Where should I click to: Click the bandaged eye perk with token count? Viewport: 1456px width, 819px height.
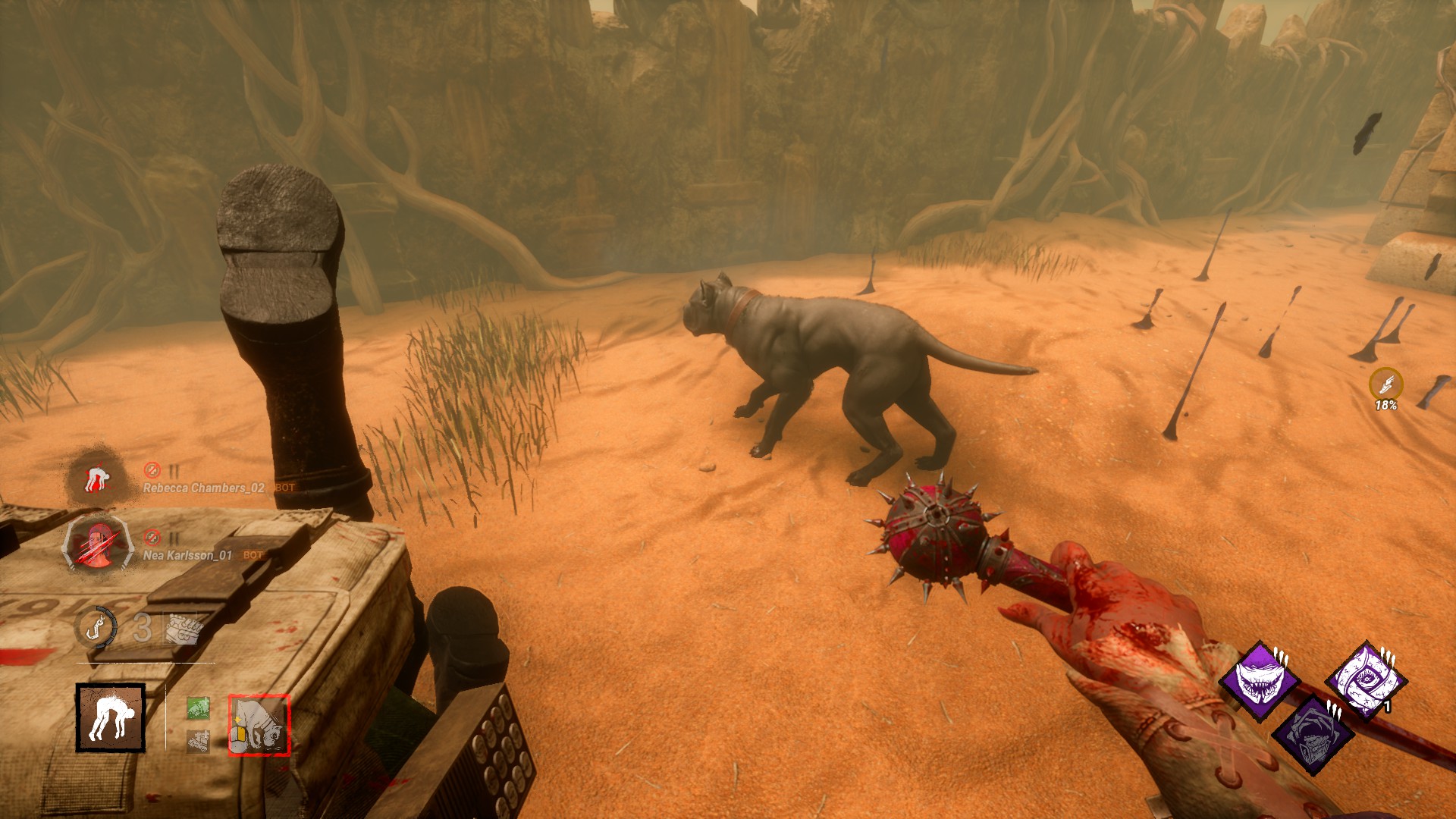click(1365, 680)
